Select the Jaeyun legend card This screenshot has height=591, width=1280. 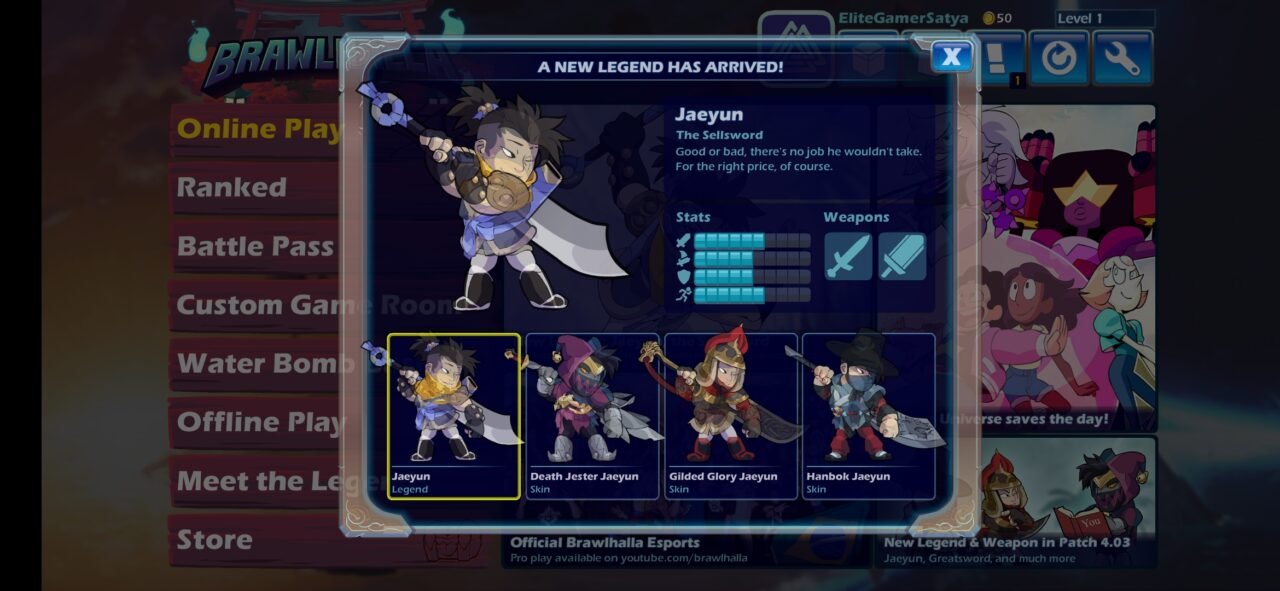pos(454,416)
